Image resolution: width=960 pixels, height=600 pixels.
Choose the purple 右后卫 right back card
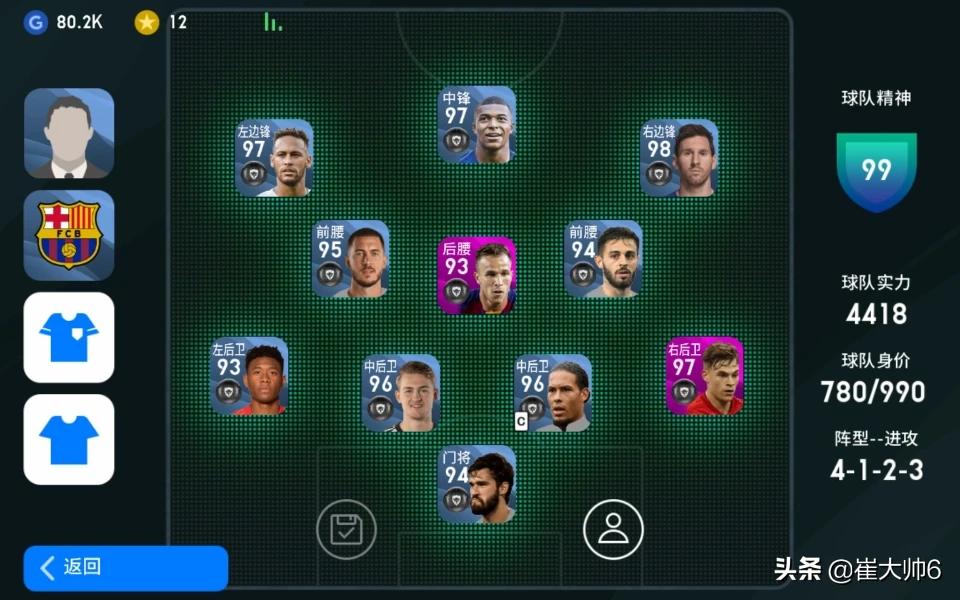(704, 376)
